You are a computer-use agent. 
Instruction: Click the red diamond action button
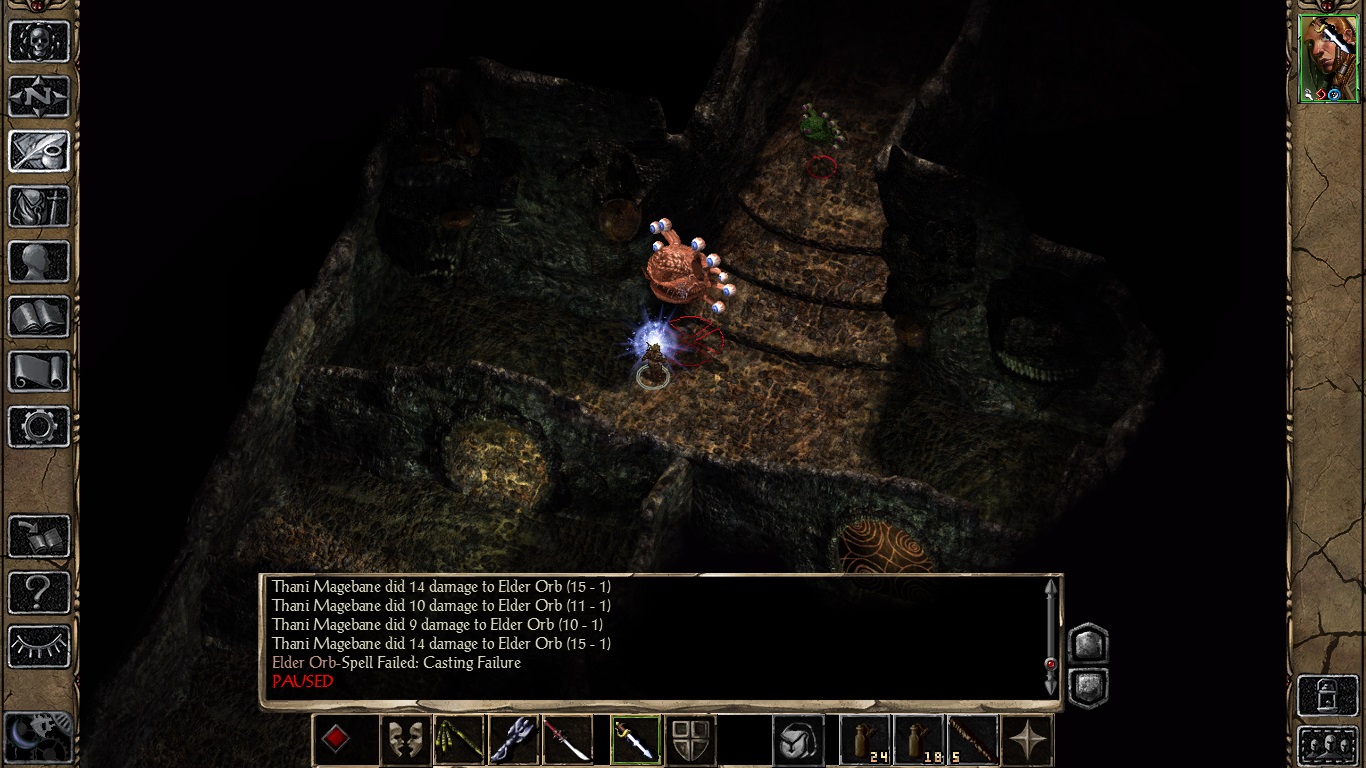[337, 740]
